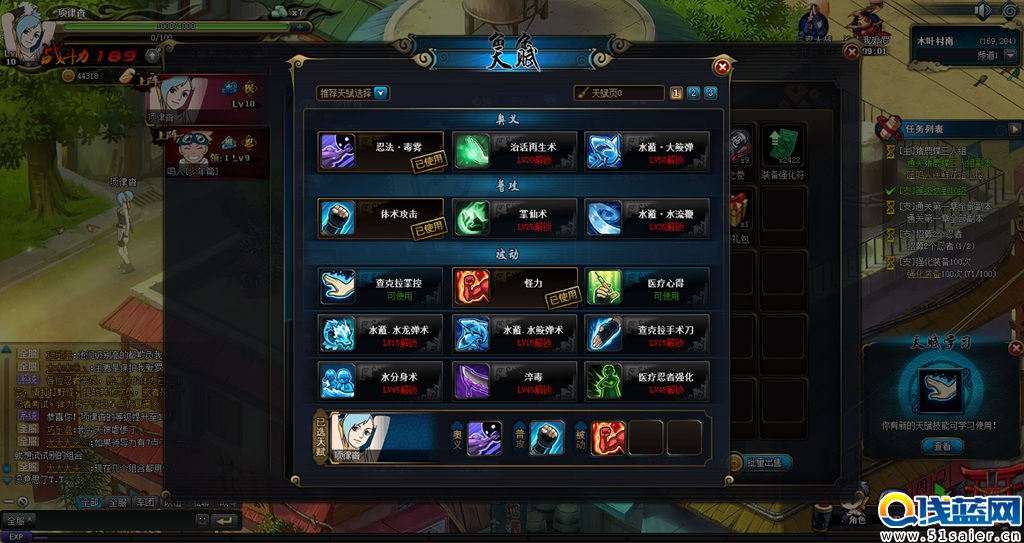1024x543 pixels.
Task: Select the 水遁·水流鞭 talent
Action: coord(647,218)
